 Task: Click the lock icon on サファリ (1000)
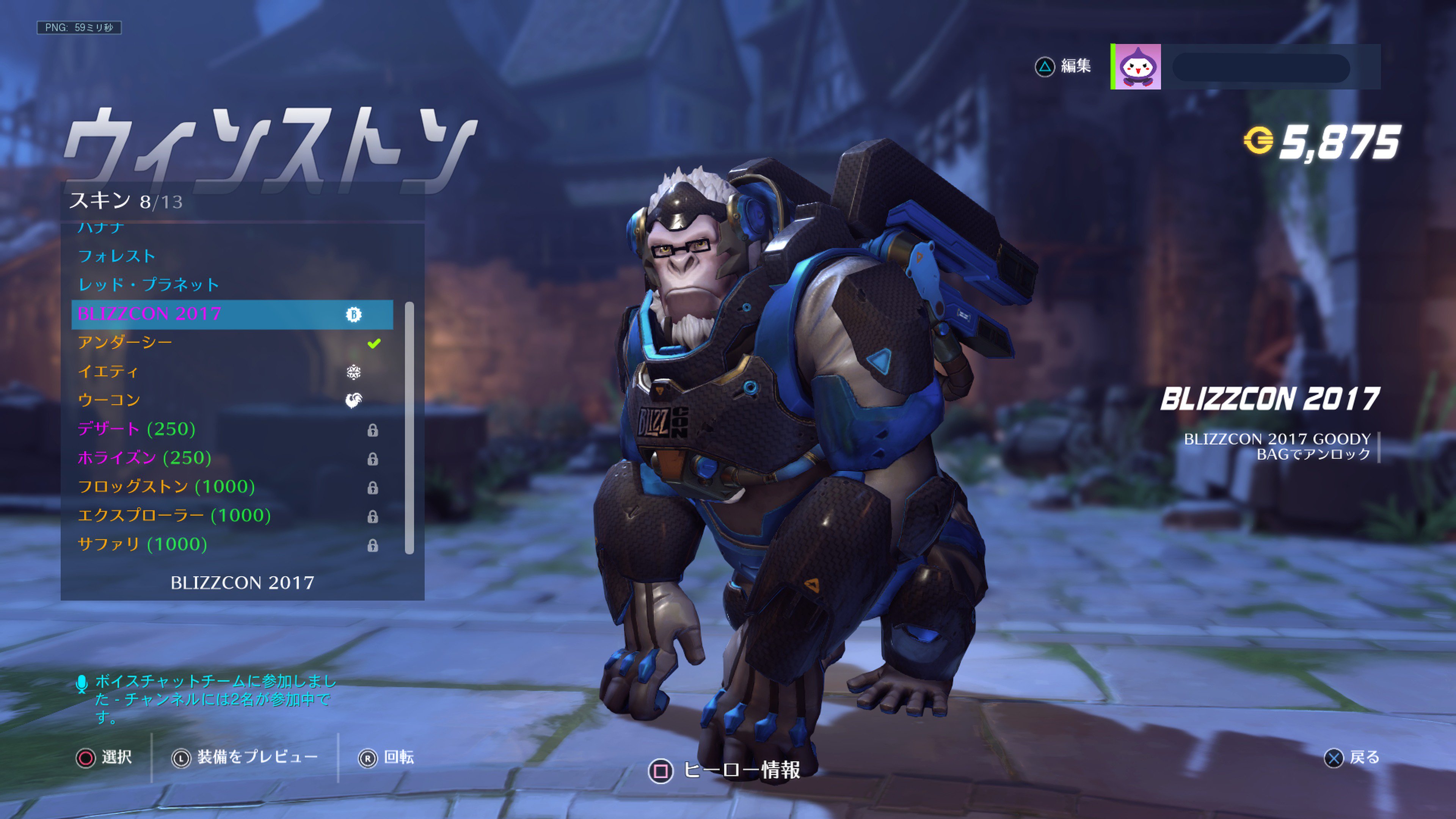pos(373,546)
